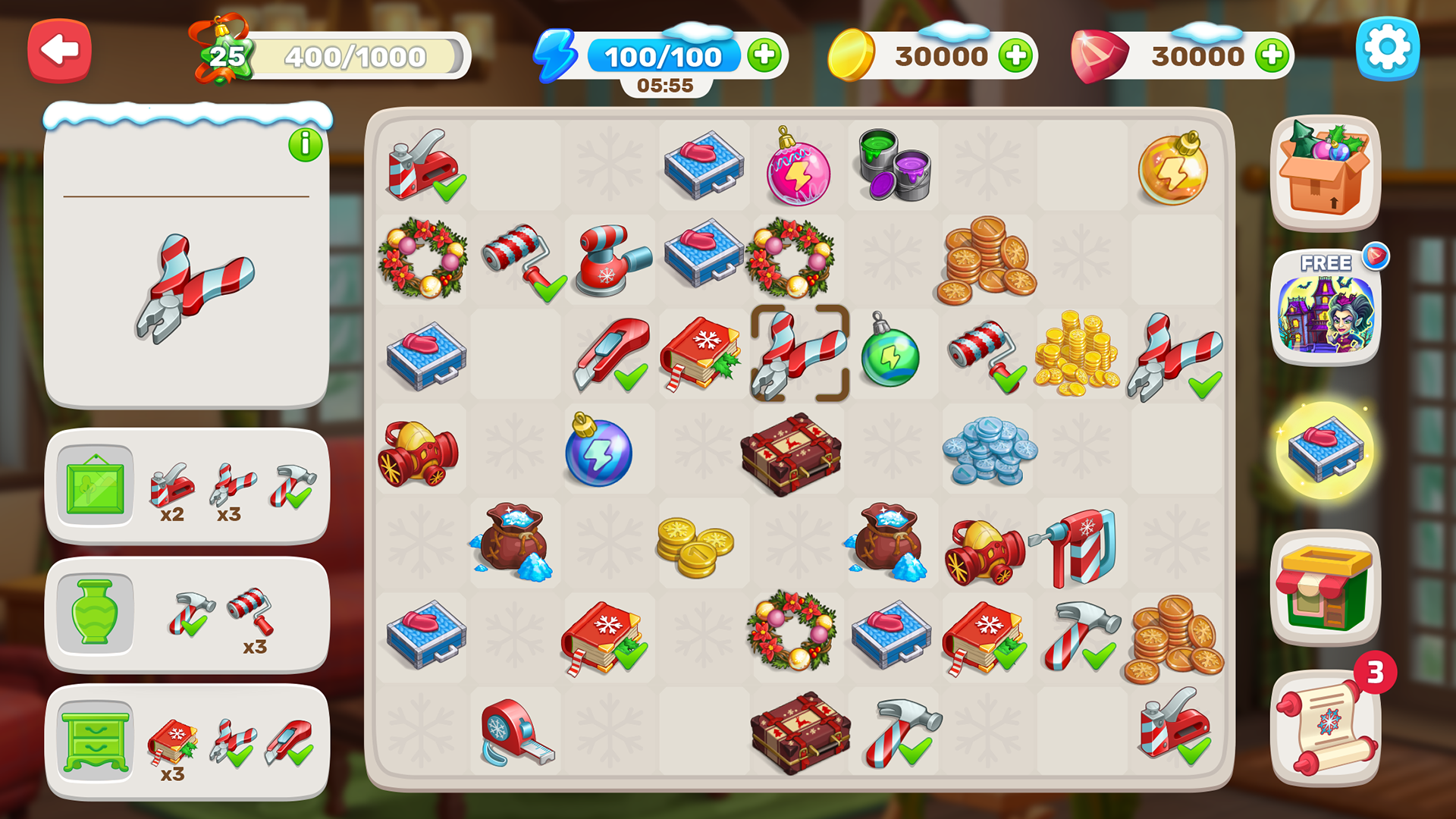Add energy with the plus button
The image size is (1456, 819).
[764, 55]
